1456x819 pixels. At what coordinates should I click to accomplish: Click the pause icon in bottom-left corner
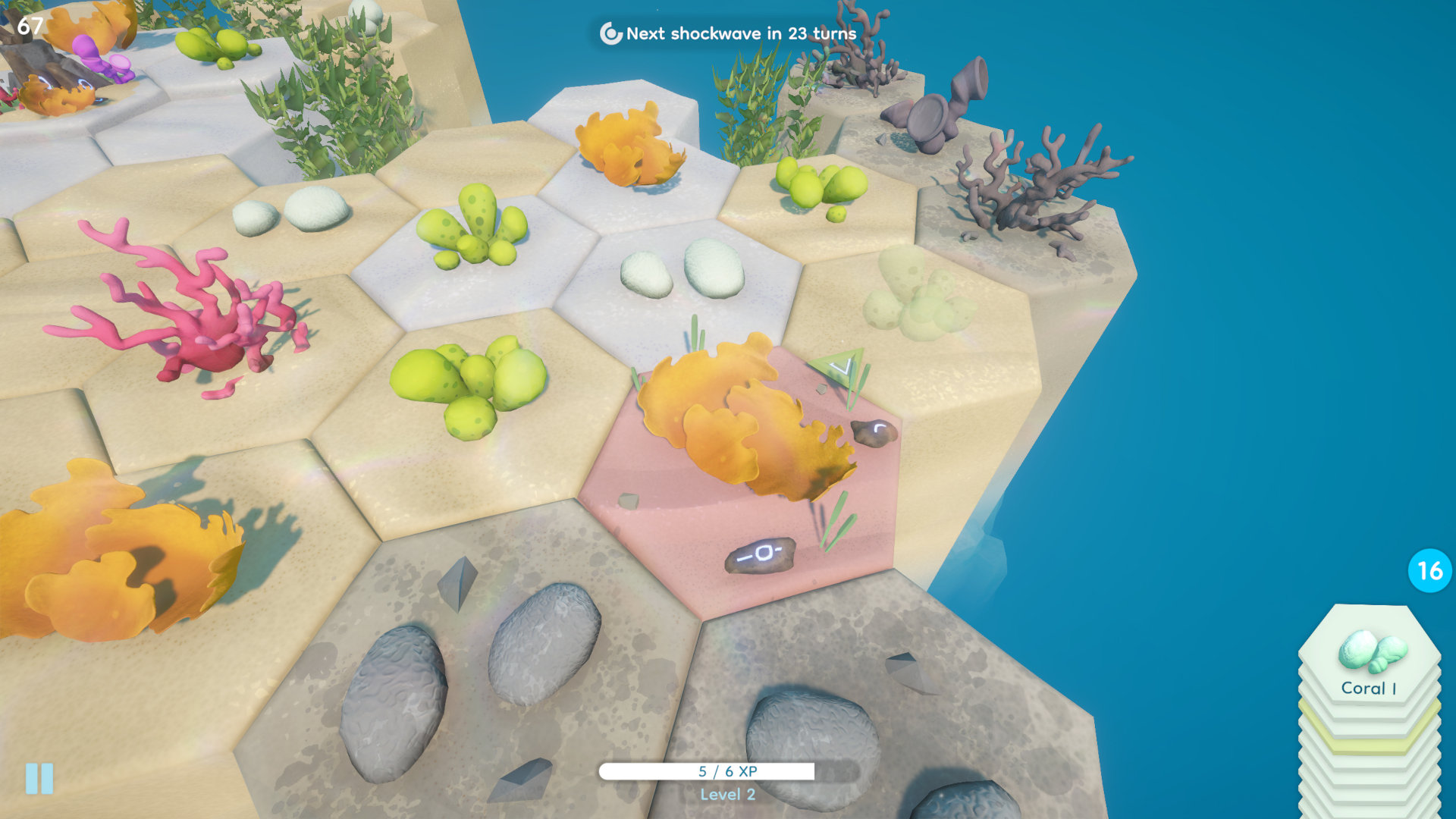[x=37, y=777]
